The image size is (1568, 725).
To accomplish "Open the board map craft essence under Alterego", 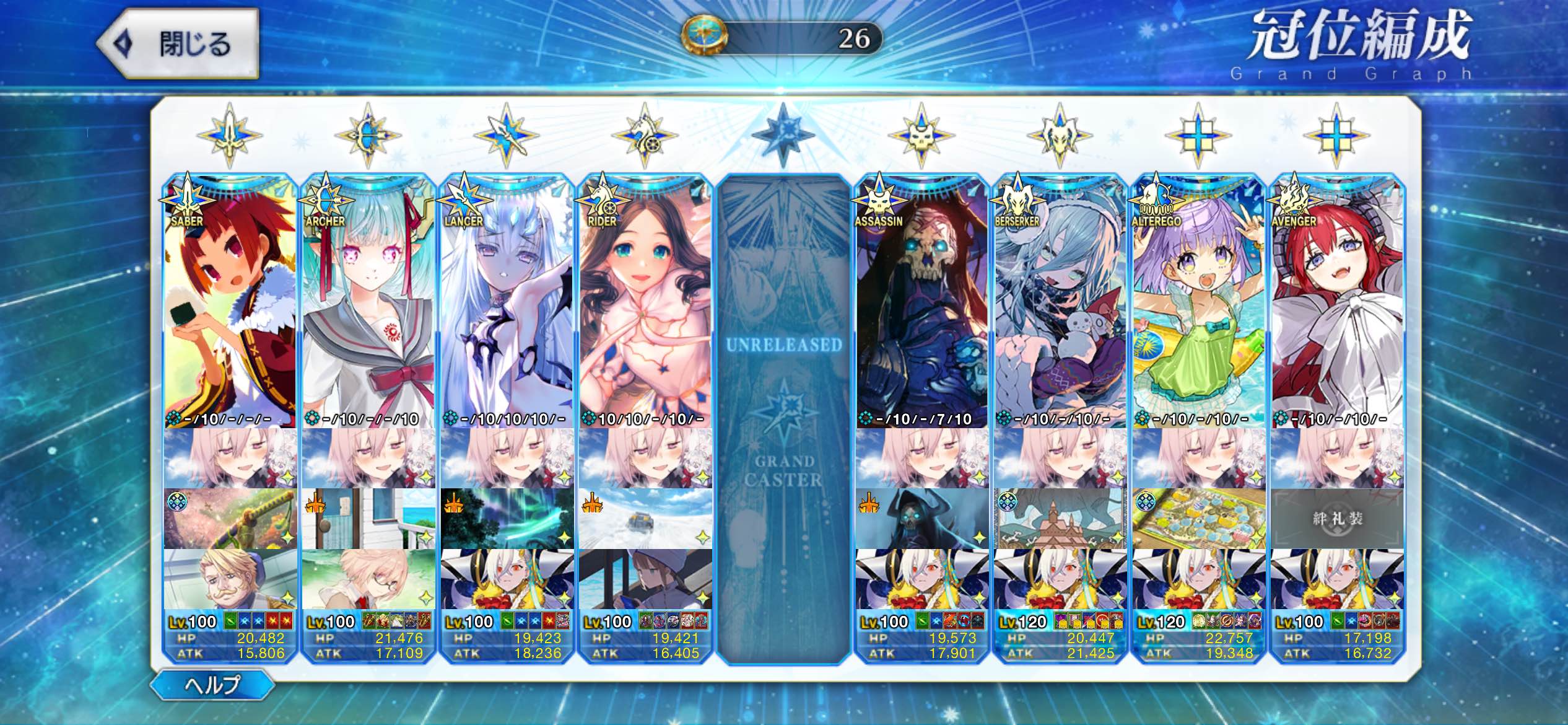I will click(1198, 518).
